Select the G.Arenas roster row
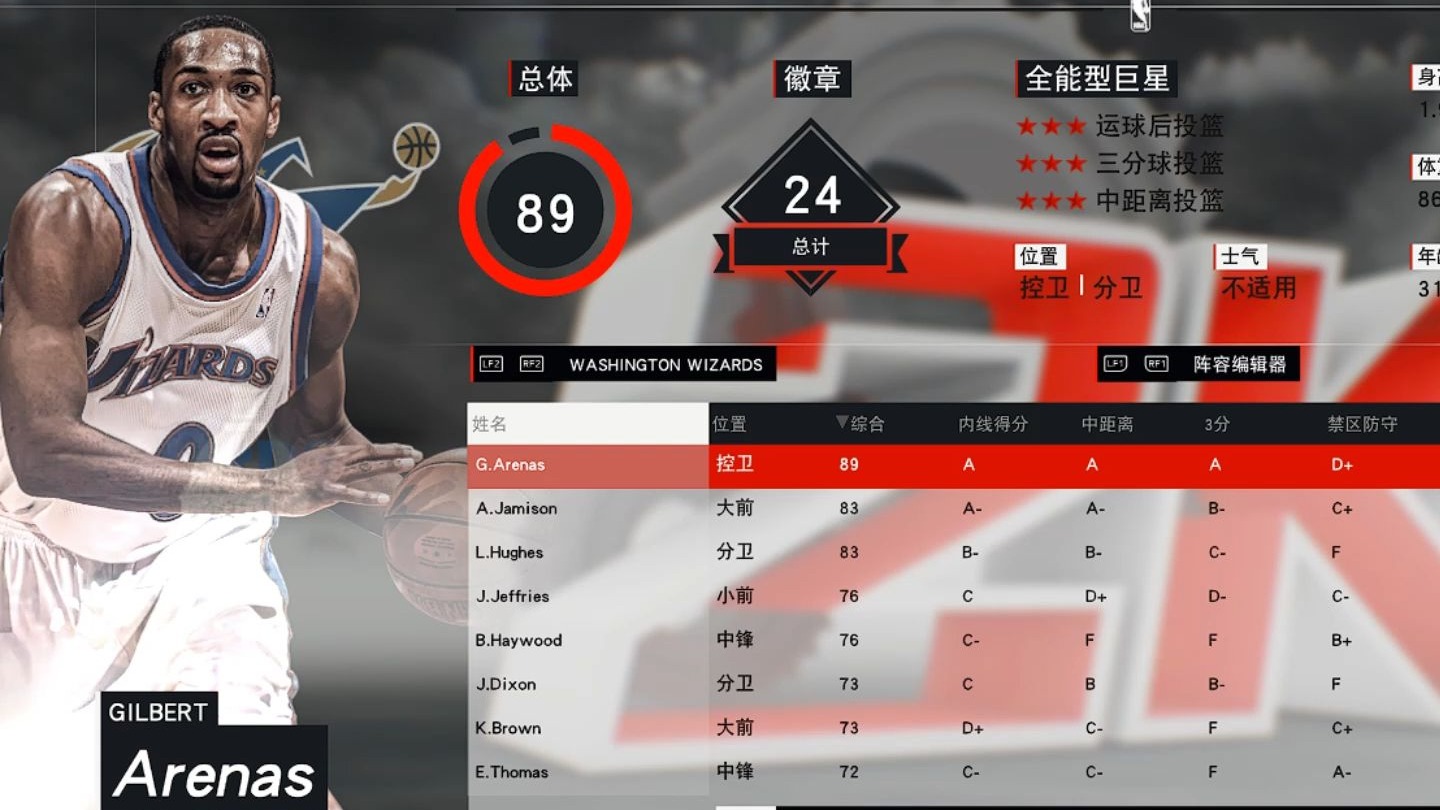This screenshot has width=1440, height=810. (x=510, y=465)
